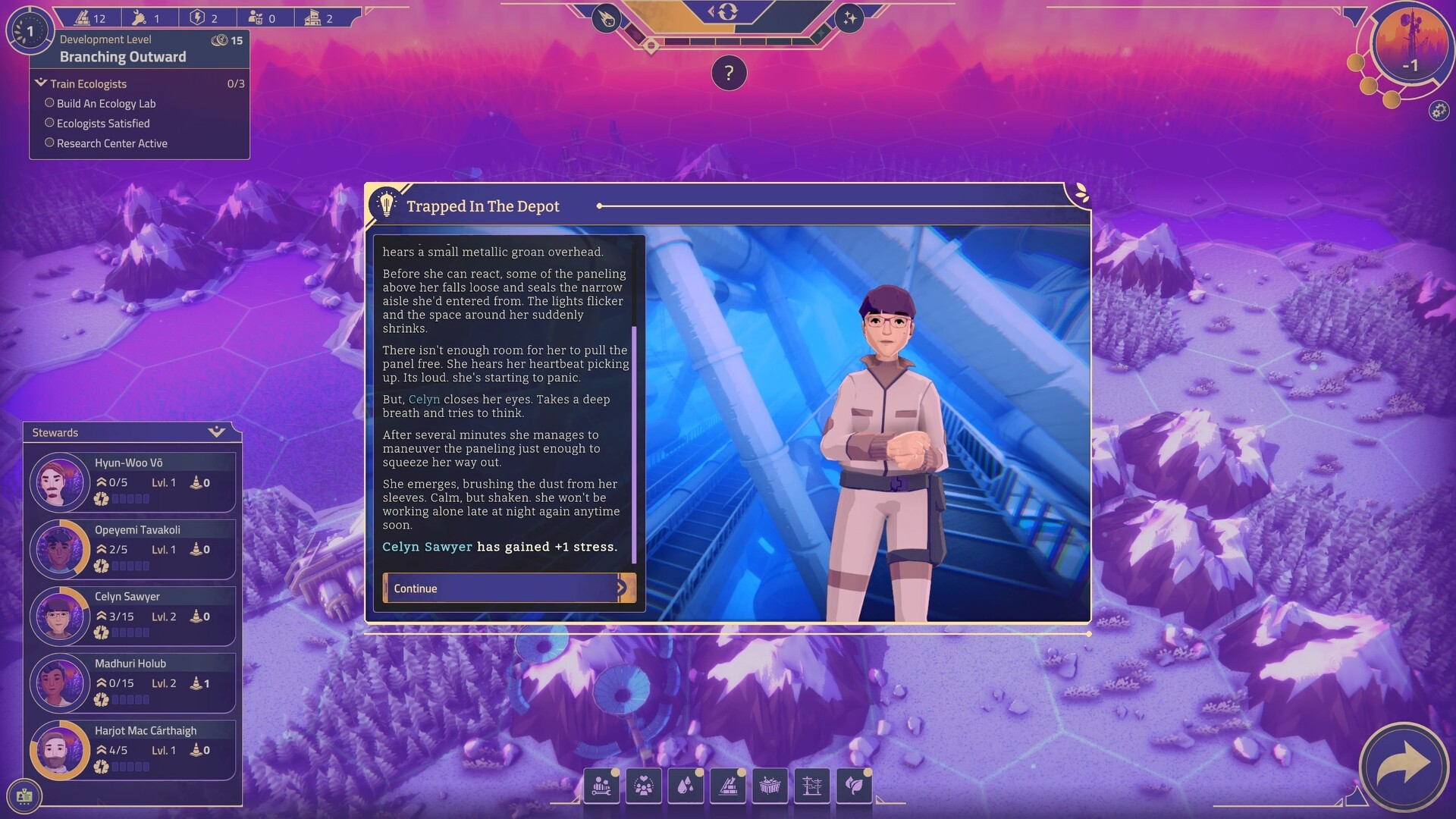Open the workers and wrench build category
The height and width of the screenshot is (819, 1456).
point(602,786)
